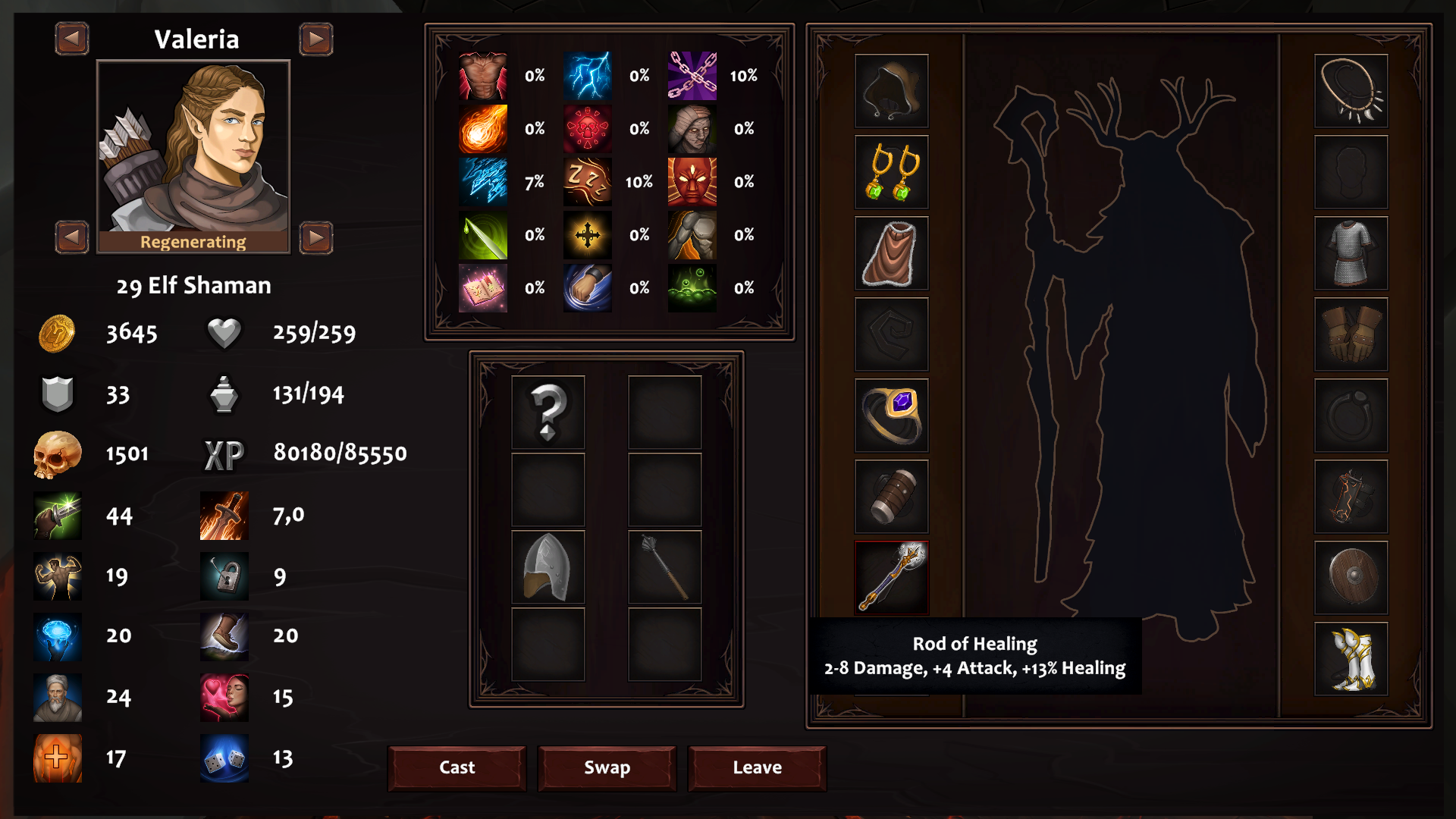
Task: Click the right arrow to switch character
Action: point(316,39)
